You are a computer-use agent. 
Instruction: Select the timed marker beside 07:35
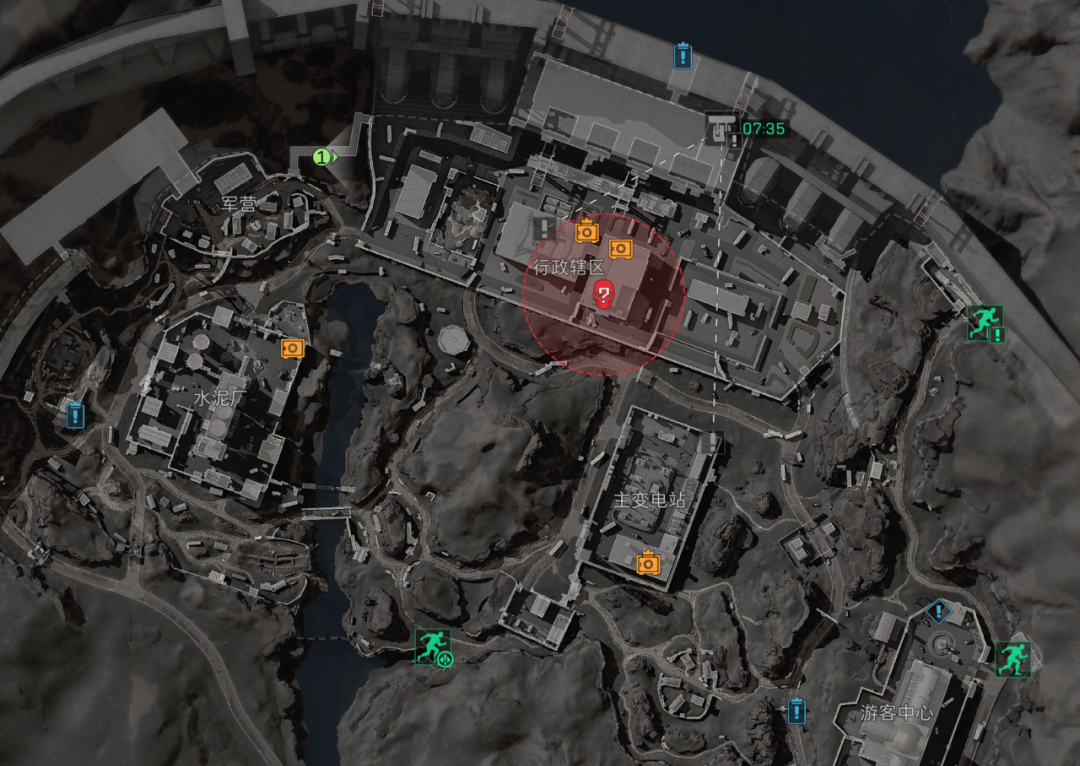[x=718, y=128]
